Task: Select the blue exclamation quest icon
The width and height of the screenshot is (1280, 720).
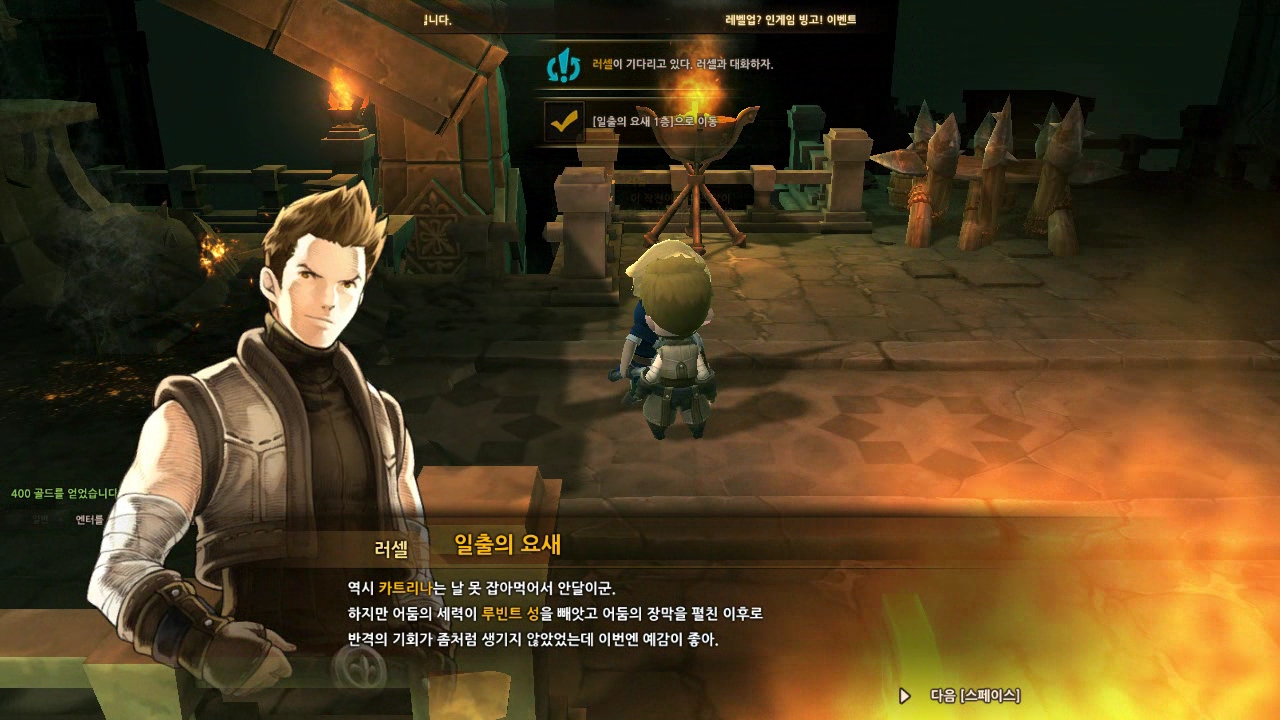Action: [x=564, y=65]
